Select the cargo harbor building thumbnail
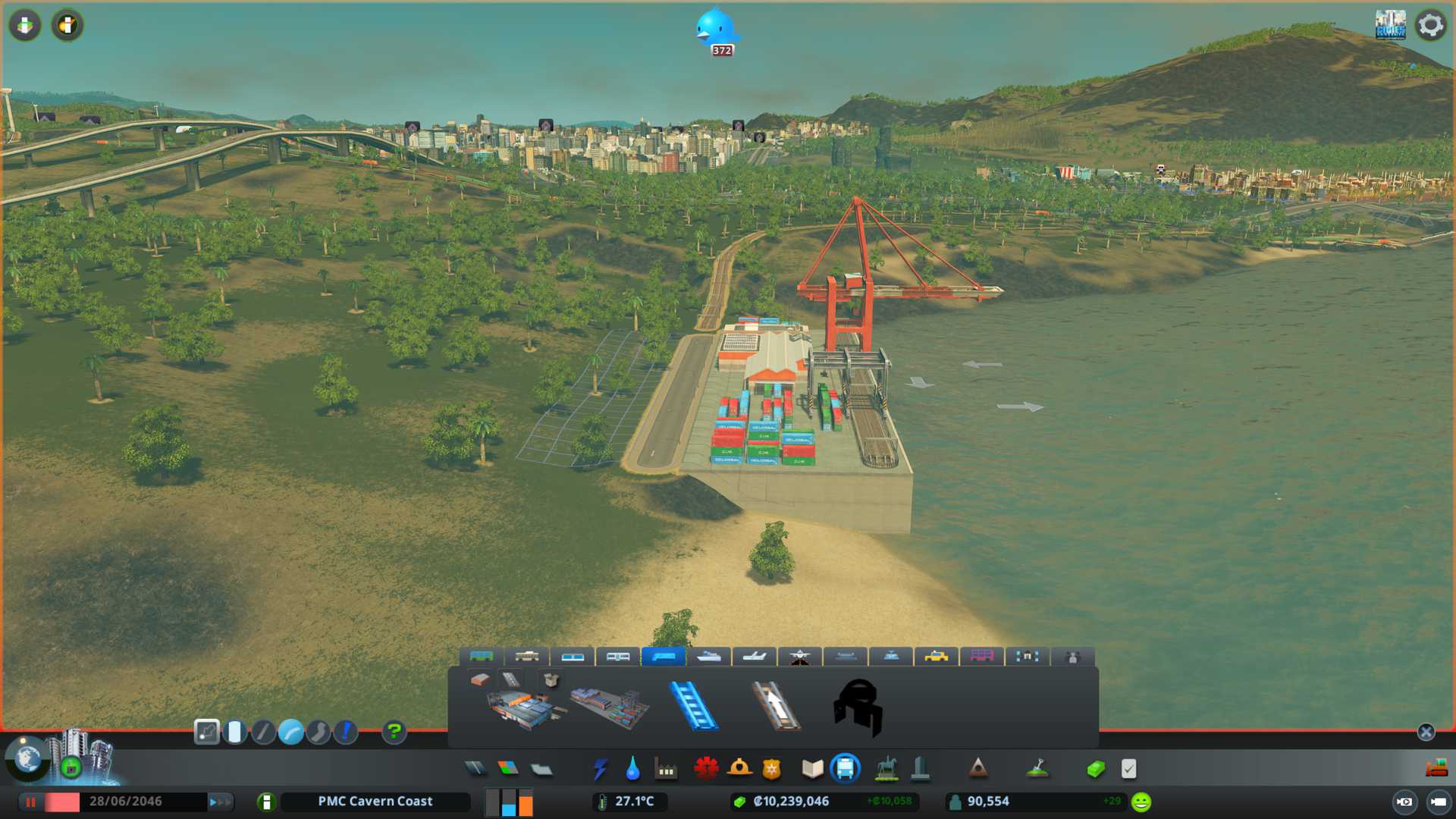The image size is (1456, 819). click(x=610, y=707)
